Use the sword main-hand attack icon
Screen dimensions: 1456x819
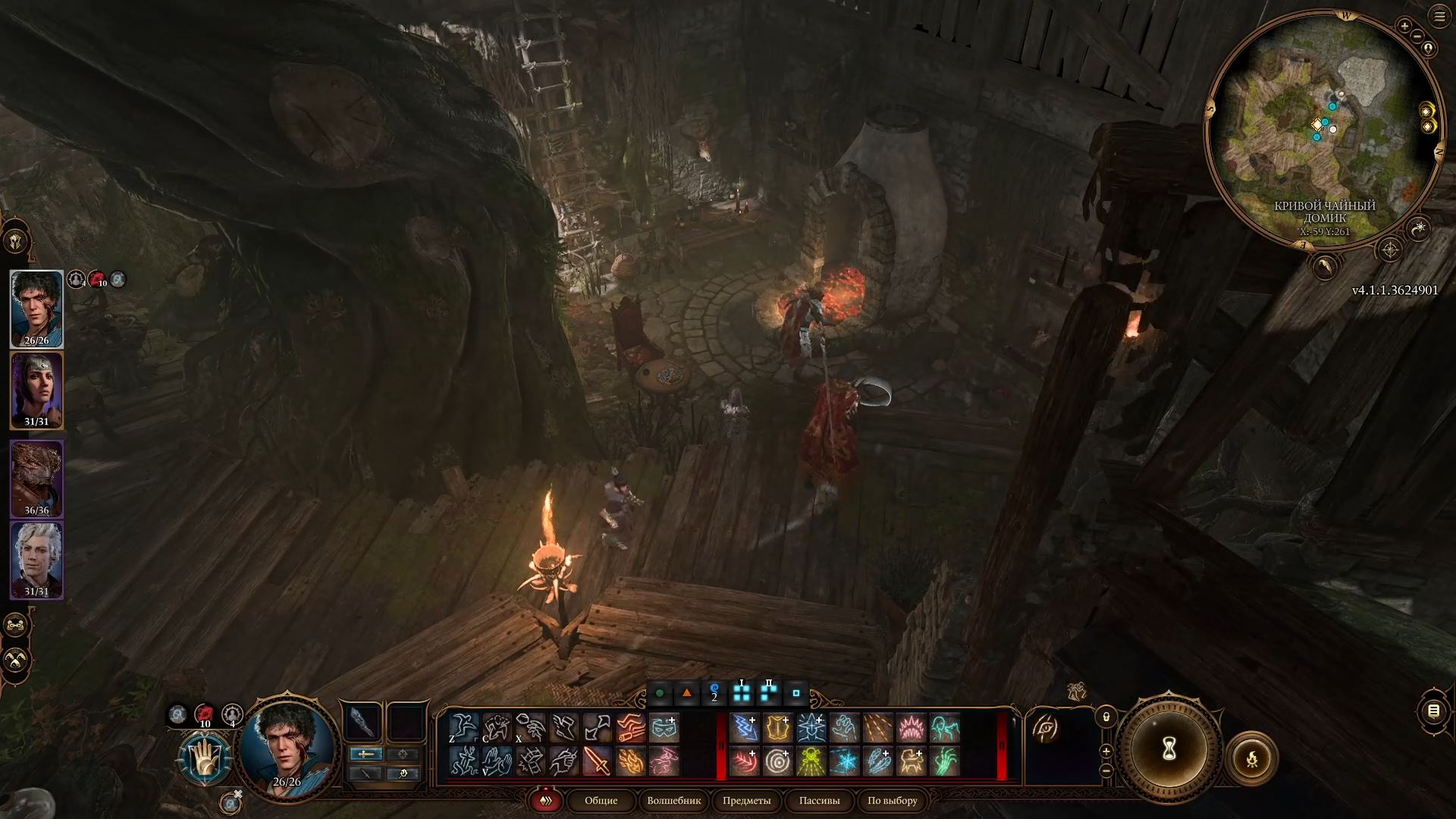[597, 761]
